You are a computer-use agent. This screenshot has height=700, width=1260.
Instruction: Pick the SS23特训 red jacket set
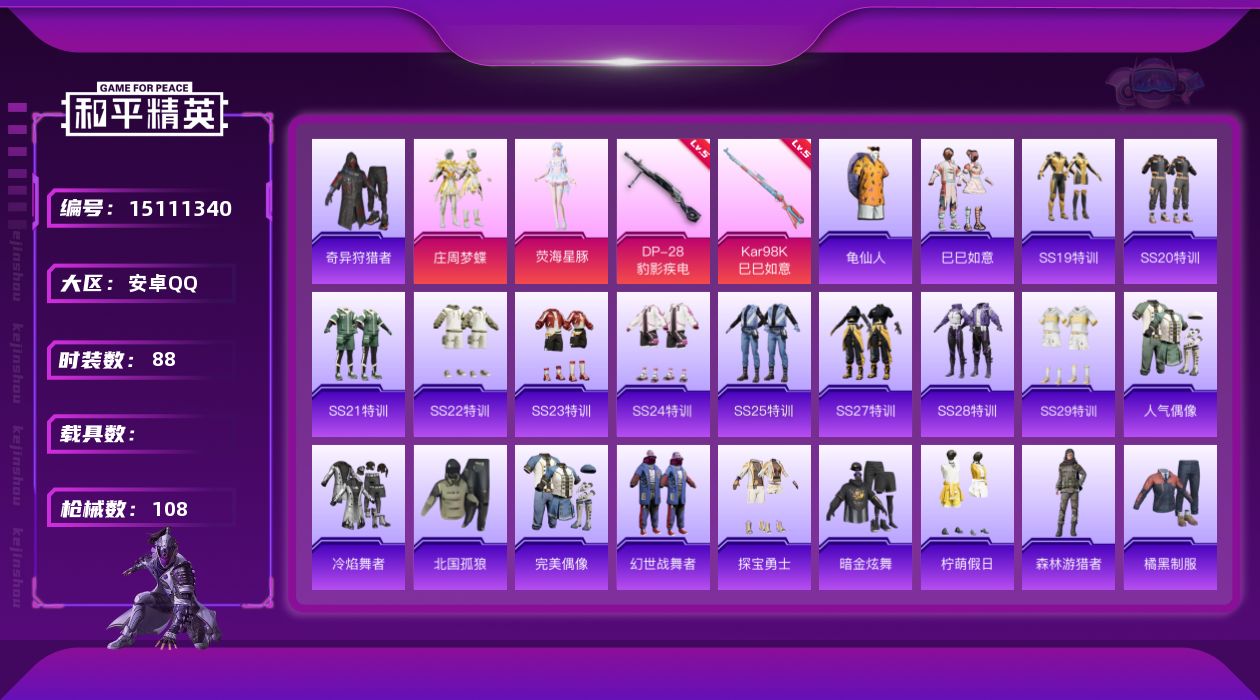point(561,364)
